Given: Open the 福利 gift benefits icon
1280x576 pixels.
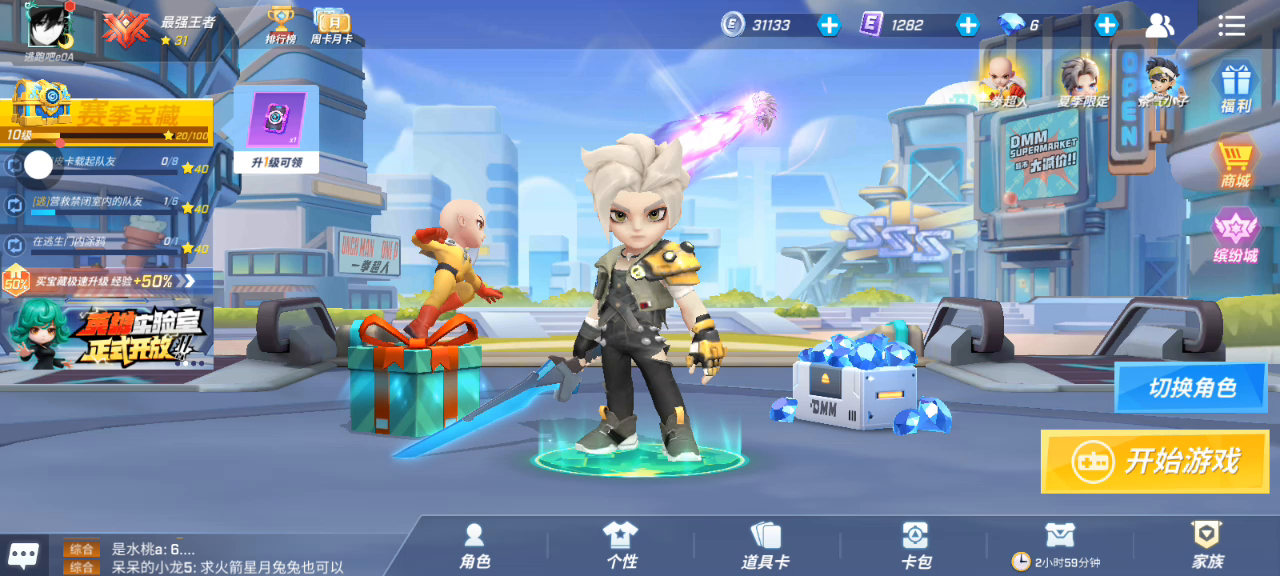Looking at the screenshot, I should click(1236, 86).
